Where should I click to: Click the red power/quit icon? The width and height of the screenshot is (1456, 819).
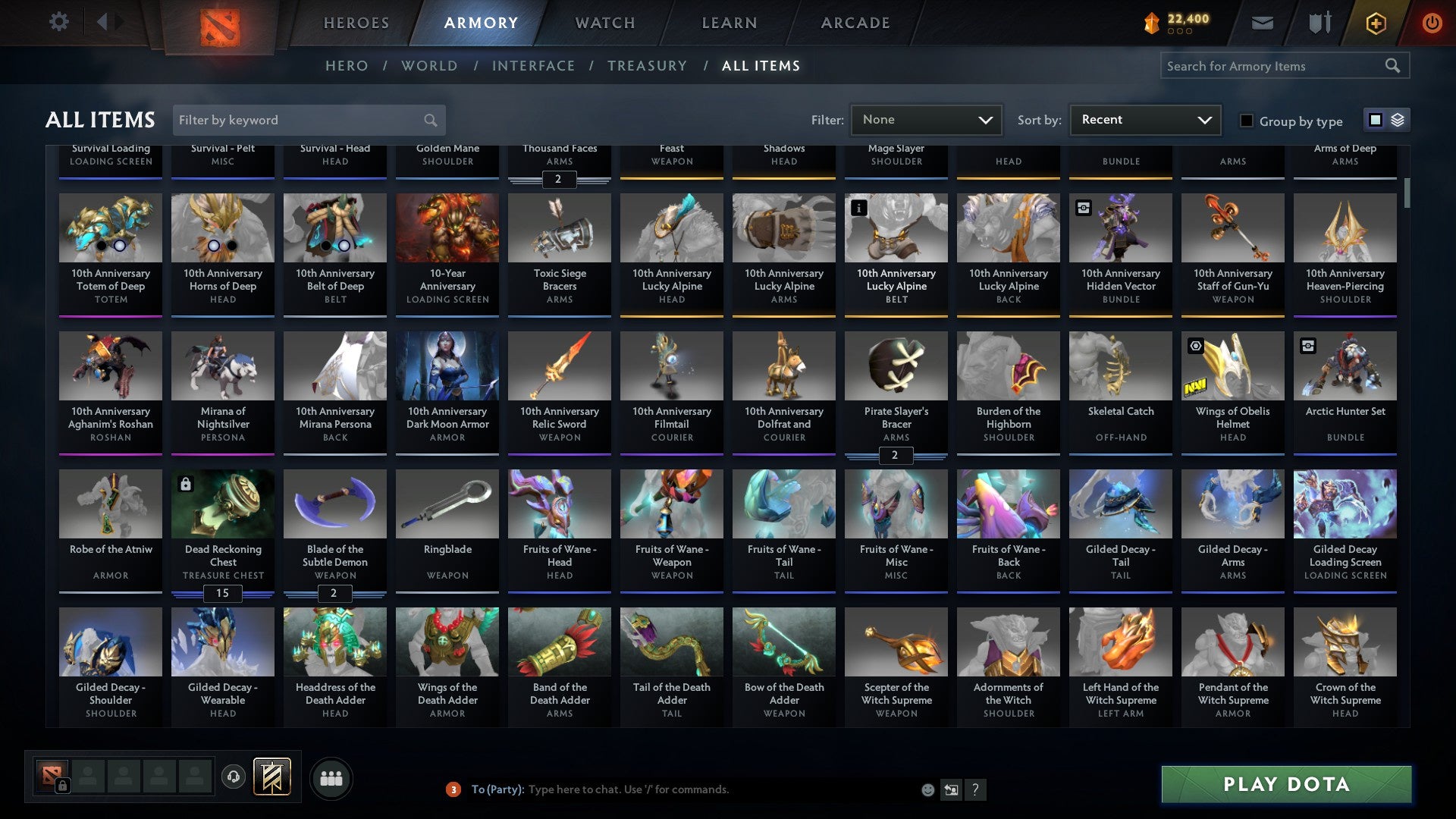pyautogui.click(x=1432, y=23)
